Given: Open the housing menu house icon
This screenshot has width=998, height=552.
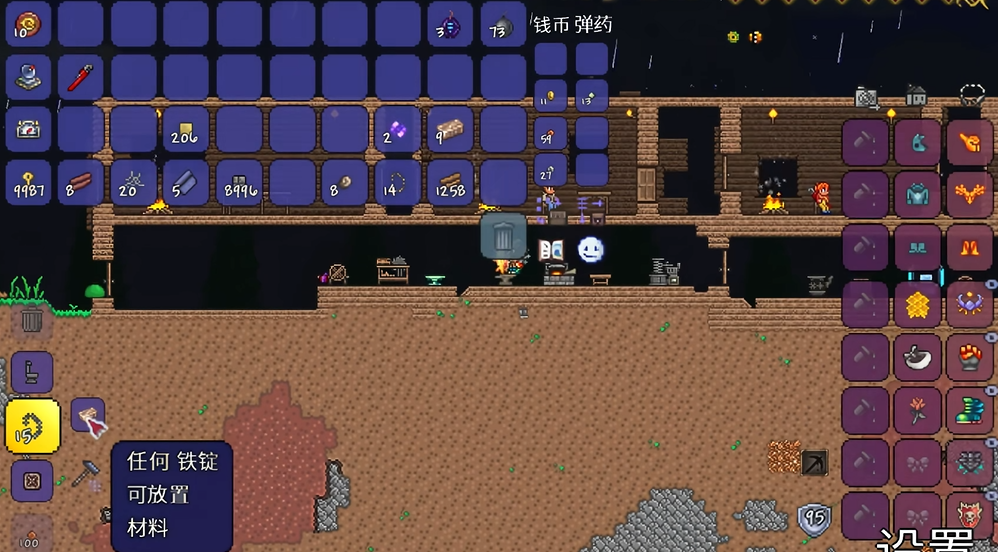Looking at the screenshot, I should [916, 96].
